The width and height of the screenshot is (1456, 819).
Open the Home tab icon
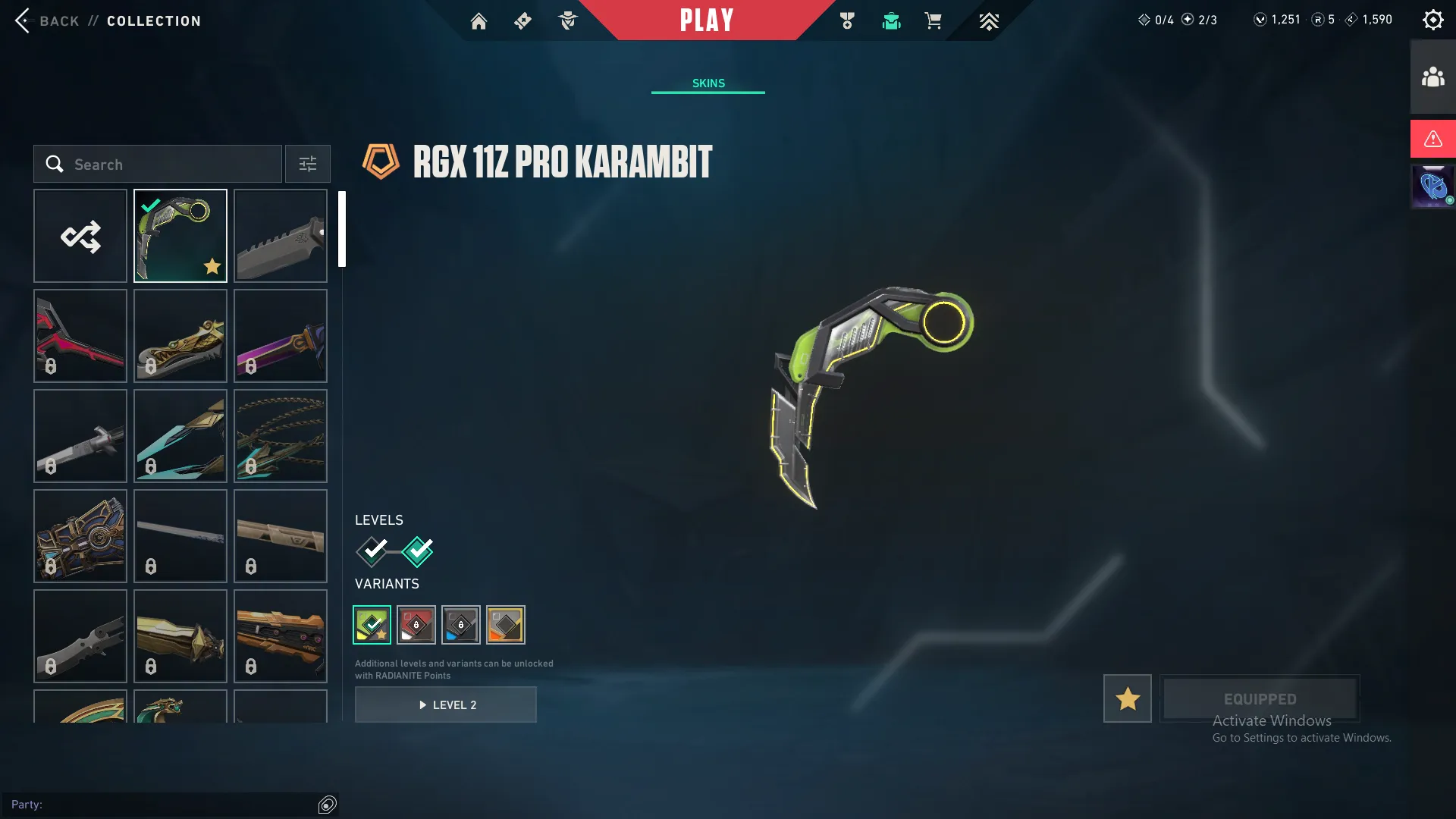tap(479, 20)
